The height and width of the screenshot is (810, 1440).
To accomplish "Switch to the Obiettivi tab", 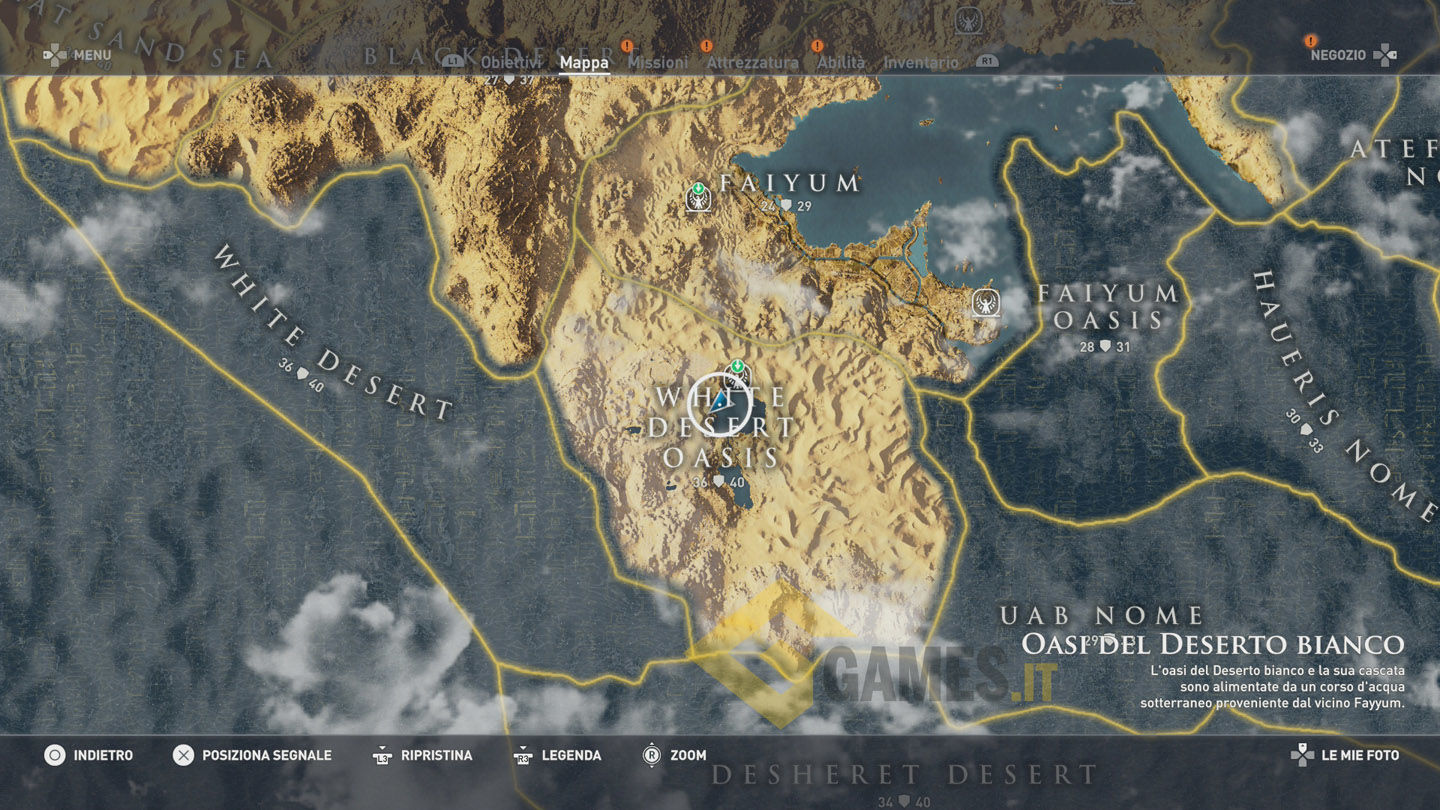I will pos(513,63).
